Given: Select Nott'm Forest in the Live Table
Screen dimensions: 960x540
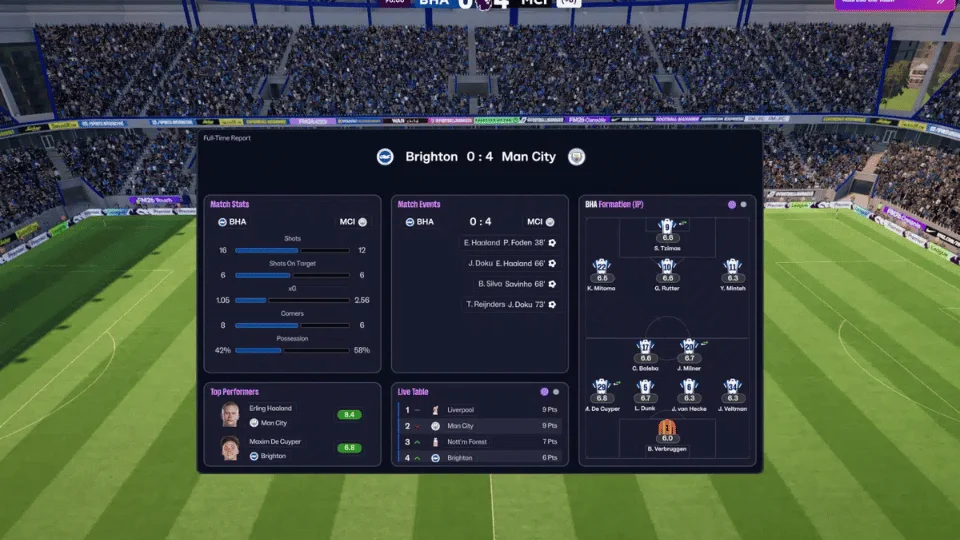Looking at the screenshot, I should point(480,442).
